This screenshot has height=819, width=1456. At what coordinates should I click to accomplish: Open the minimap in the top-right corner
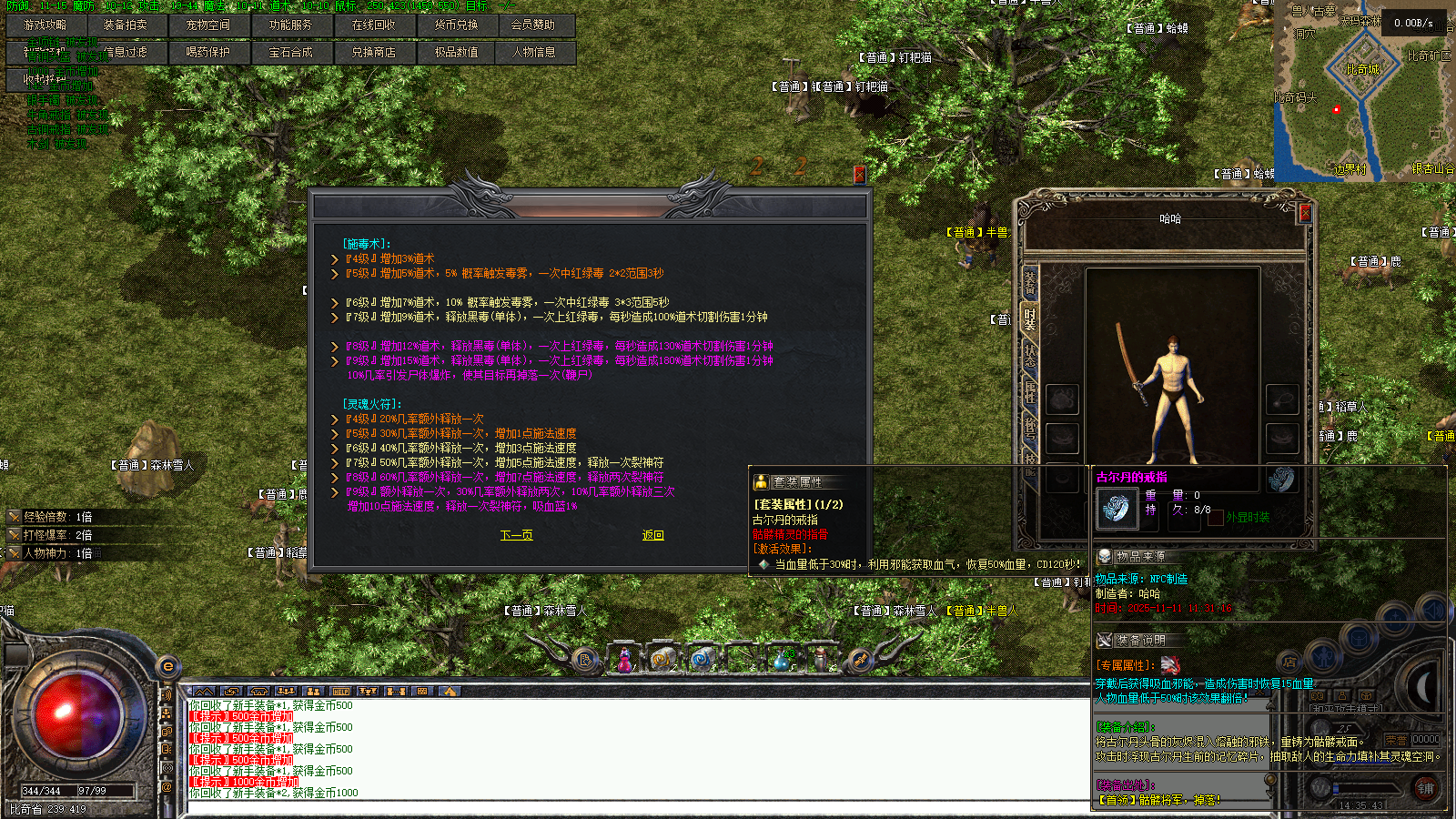point(1362,91)
